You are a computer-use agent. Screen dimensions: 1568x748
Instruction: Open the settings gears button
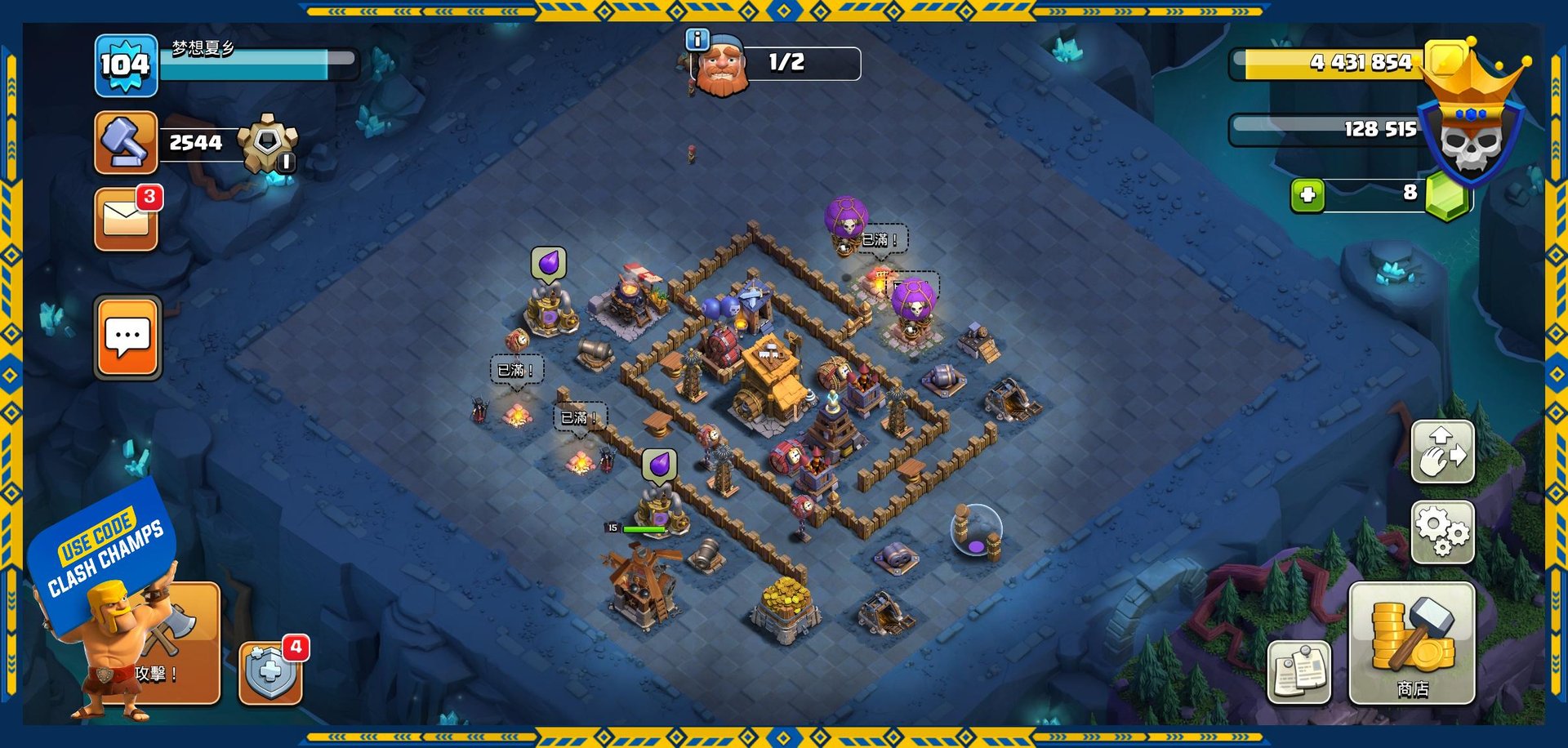coord(1442,532)
